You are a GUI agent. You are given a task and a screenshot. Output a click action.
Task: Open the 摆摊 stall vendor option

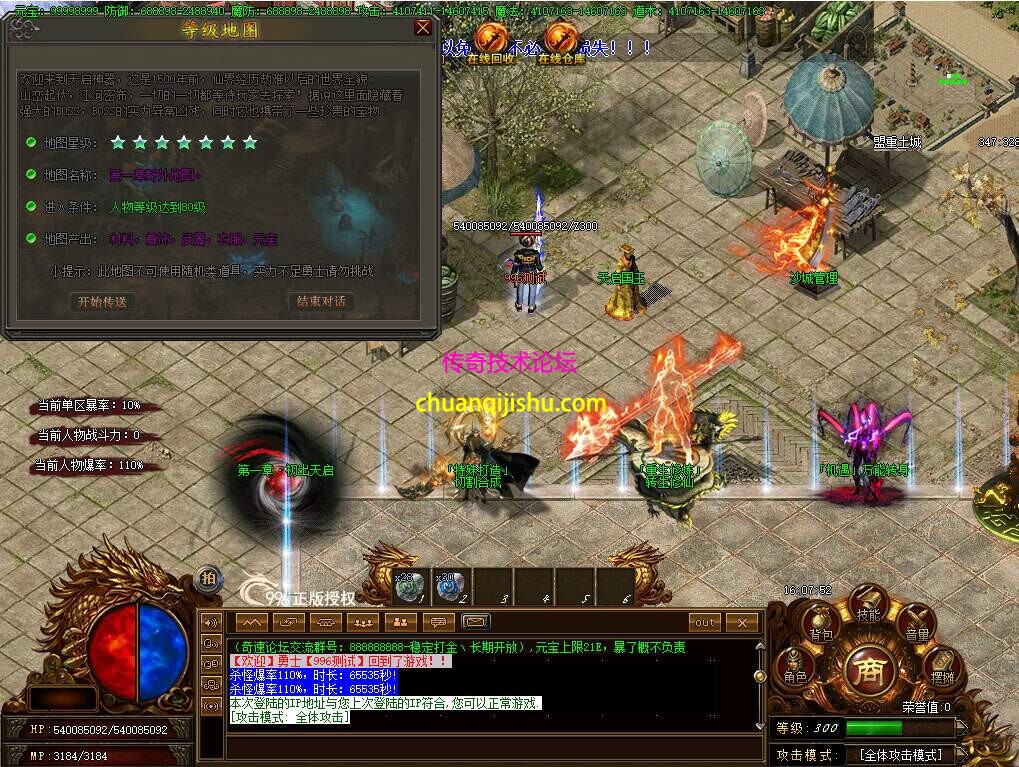click(942, 669)
